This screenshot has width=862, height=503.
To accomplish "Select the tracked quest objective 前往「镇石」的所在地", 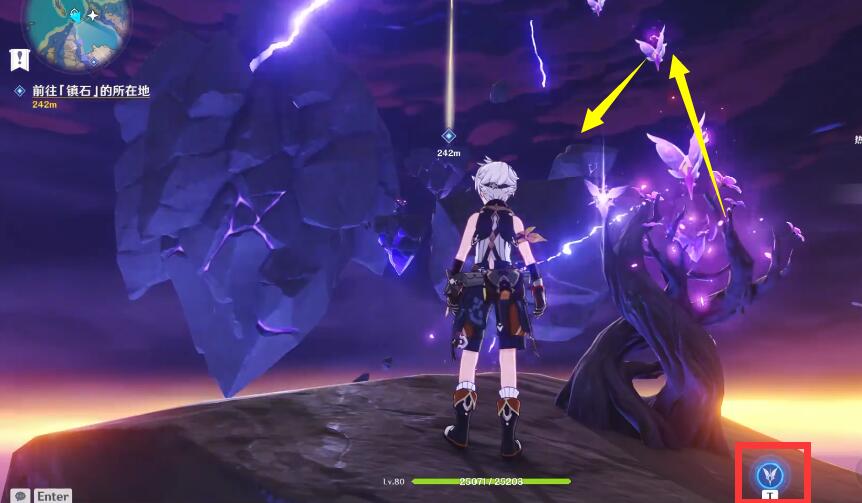I will [x=90, y=91].
